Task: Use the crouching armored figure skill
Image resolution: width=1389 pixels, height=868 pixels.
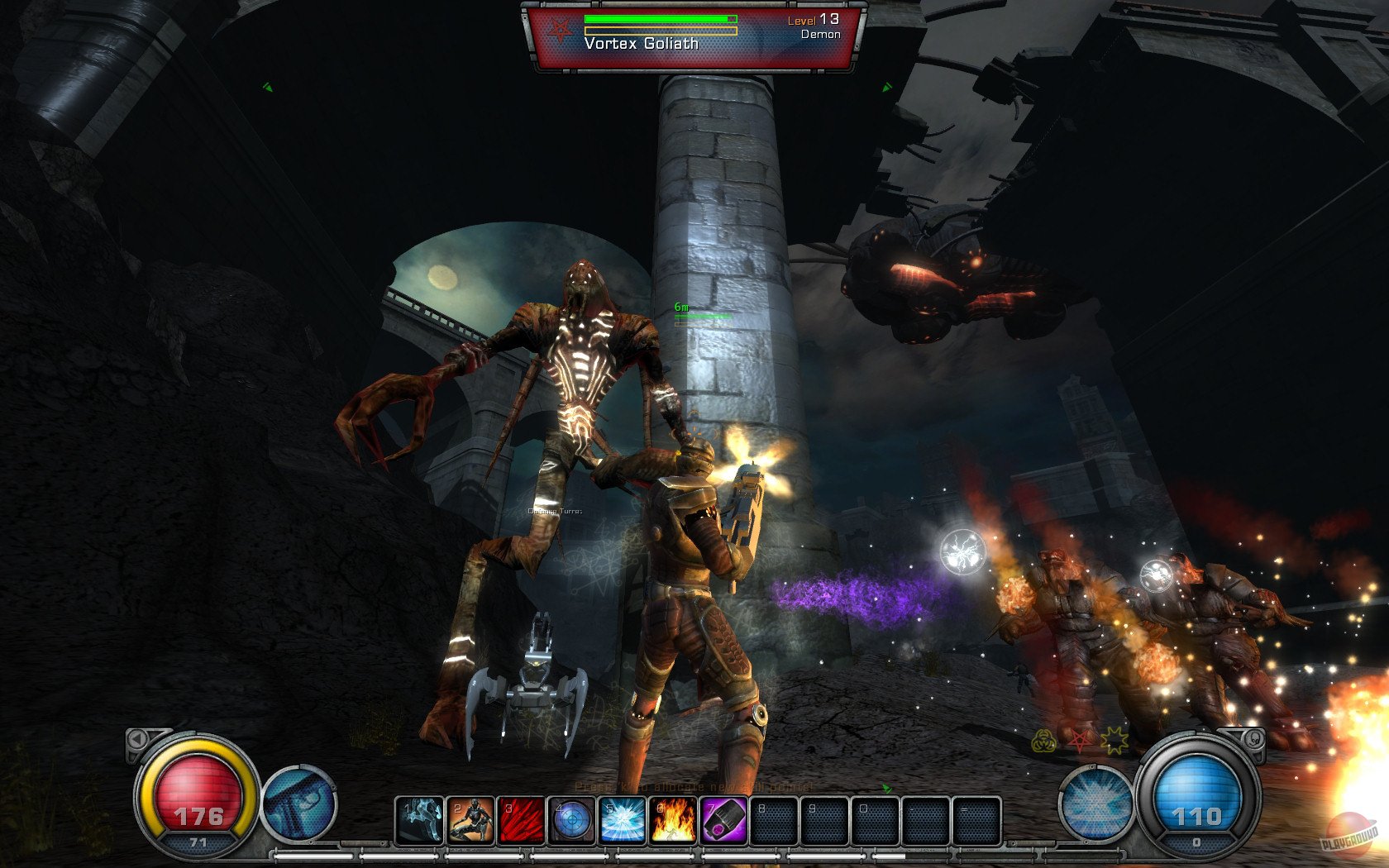Action: [470, 820]
